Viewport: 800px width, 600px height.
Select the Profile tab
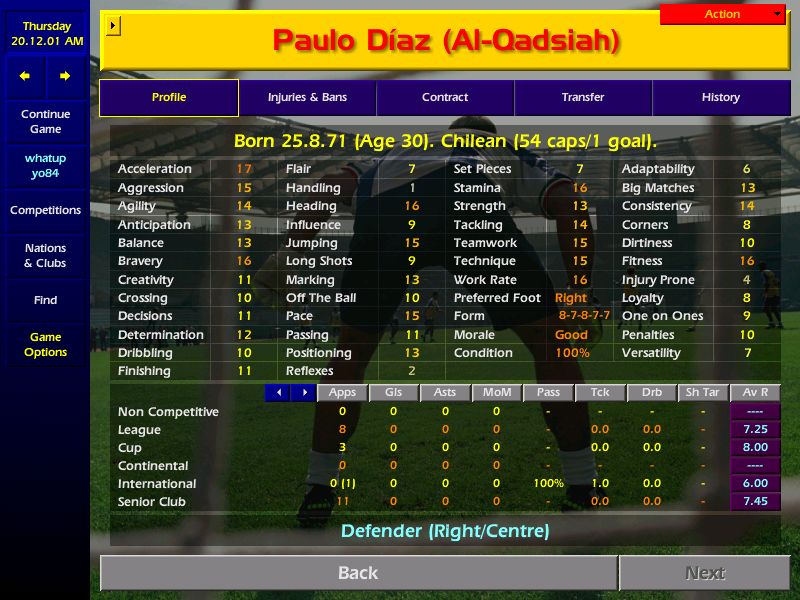(x=169, y=98)
